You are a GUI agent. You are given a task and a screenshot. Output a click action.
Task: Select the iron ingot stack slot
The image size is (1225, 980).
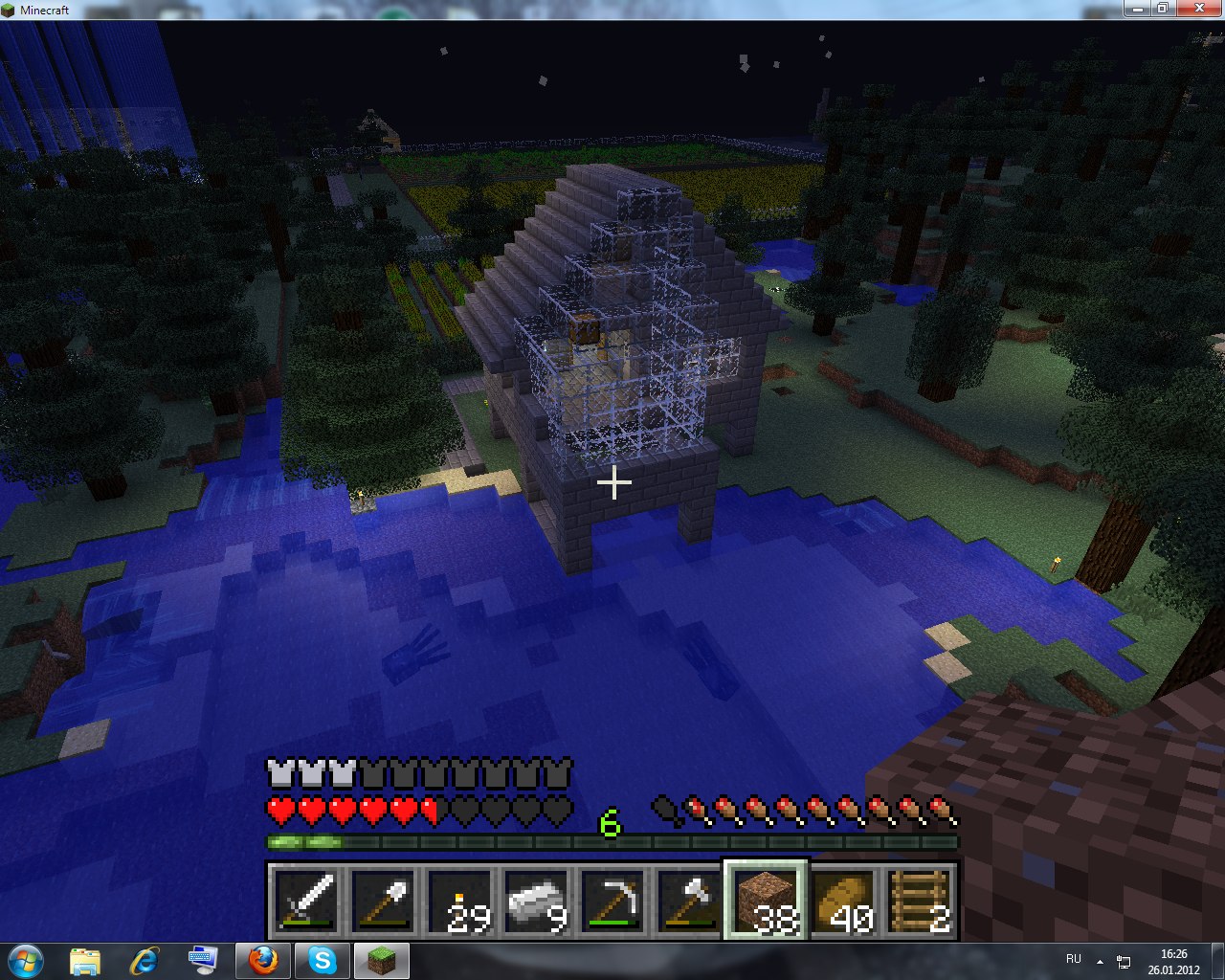click(536, 902)
